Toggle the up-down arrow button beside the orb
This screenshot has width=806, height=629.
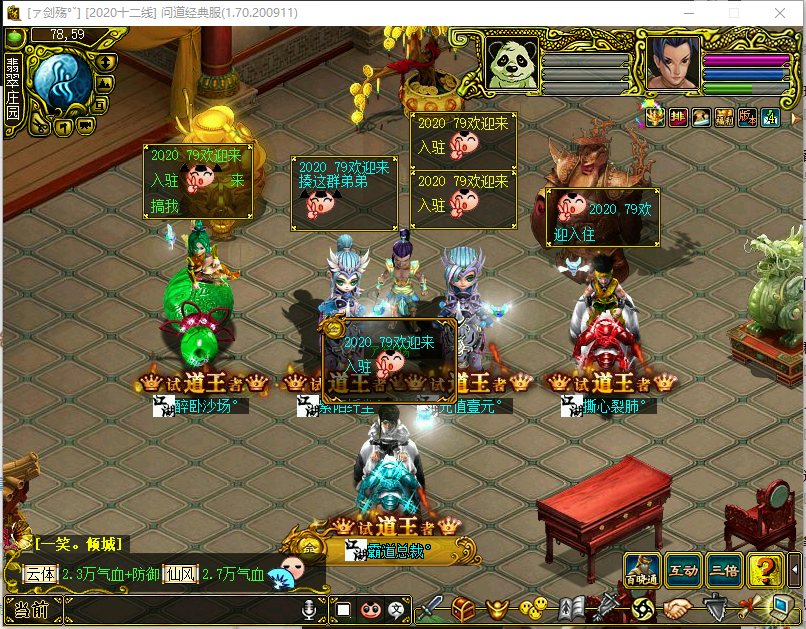[105, 62]
